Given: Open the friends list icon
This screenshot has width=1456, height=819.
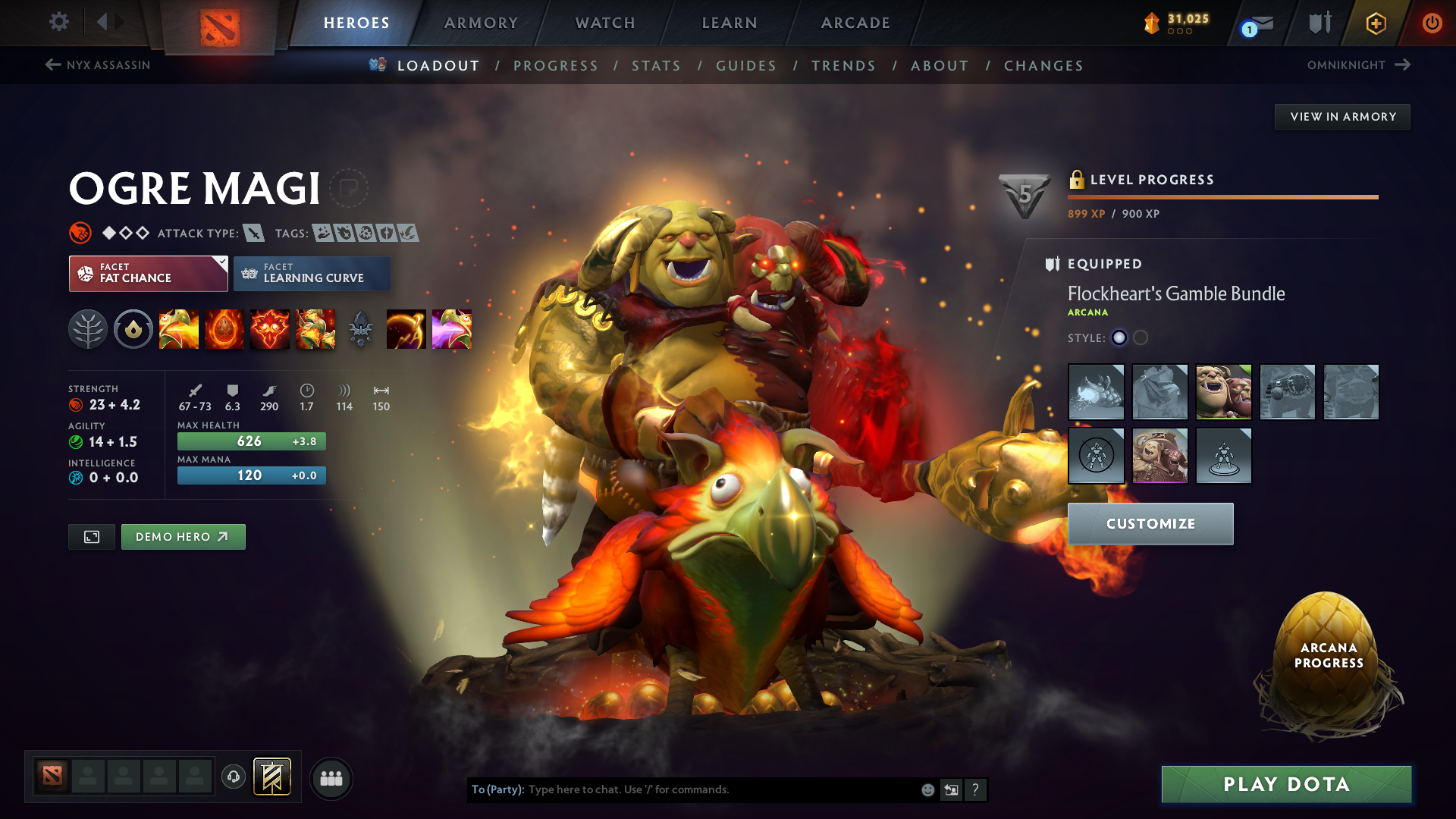Looking at the screenshot, I should 331,777.
